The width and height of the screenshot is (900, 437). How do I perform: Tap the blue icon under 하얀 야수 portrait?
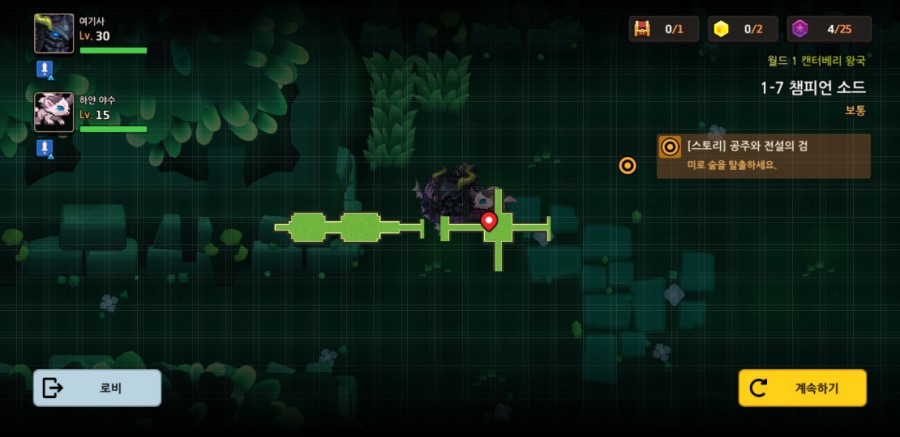coord(44,148)
